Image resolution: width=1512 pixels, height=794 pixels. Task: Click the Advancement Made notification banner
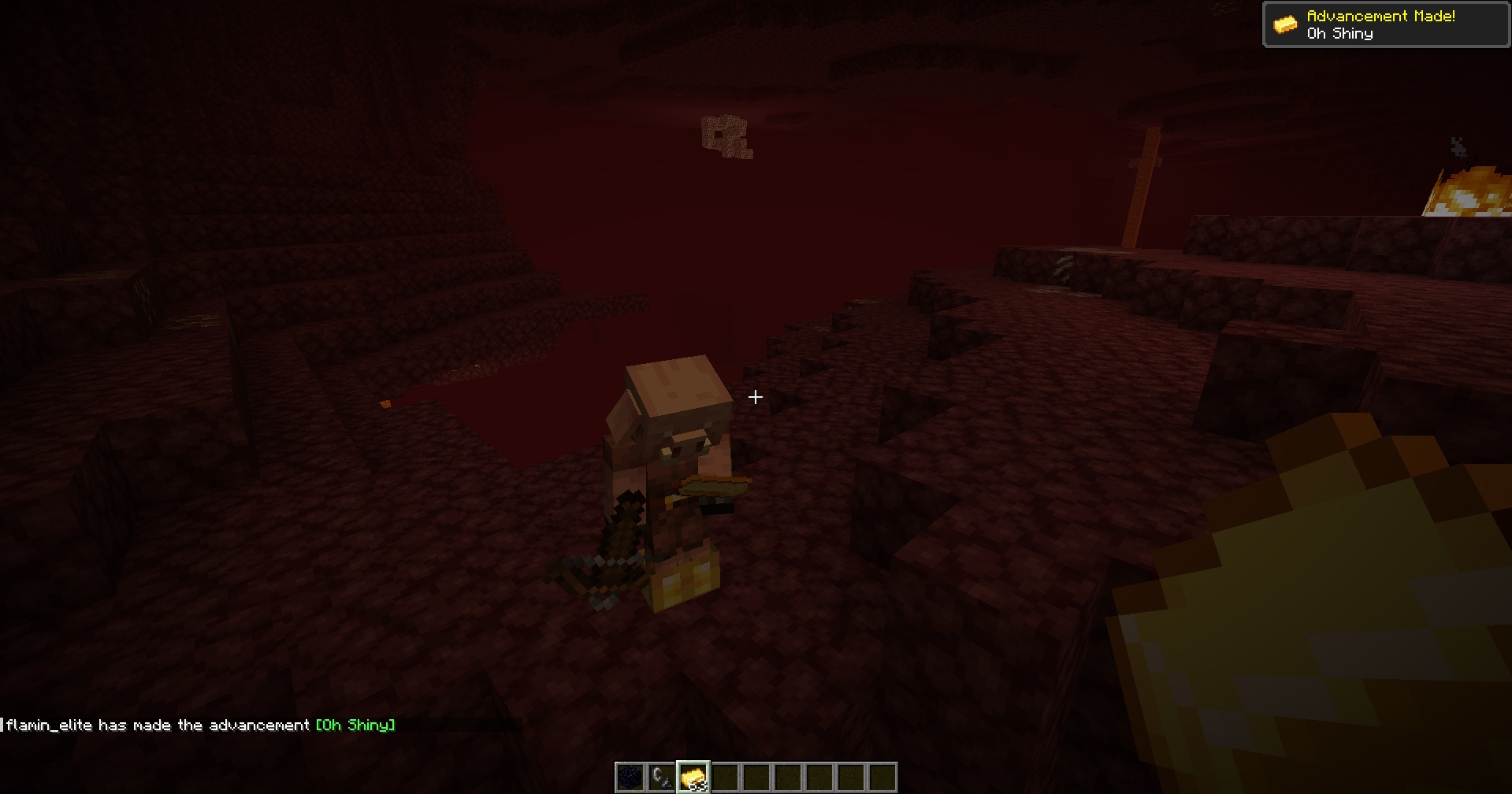coord(1385,24)
